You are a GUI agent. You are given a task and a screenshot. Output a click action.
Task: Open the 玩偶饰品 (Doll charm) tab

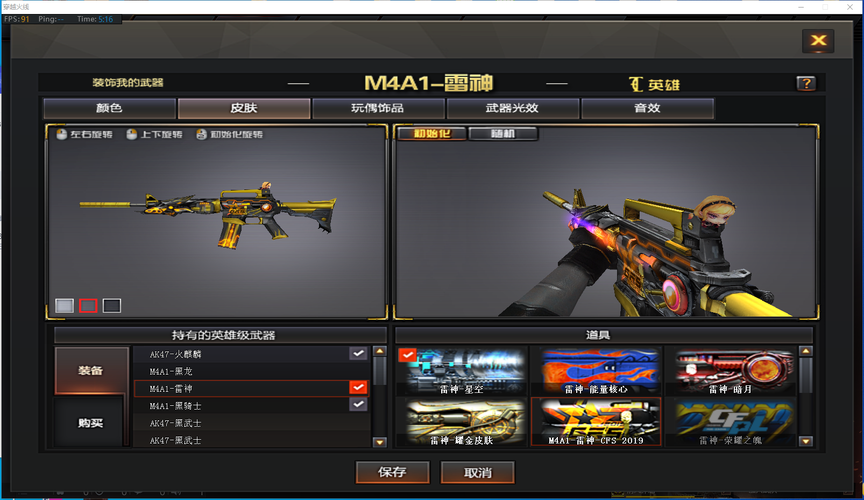[x=378, y=108]
